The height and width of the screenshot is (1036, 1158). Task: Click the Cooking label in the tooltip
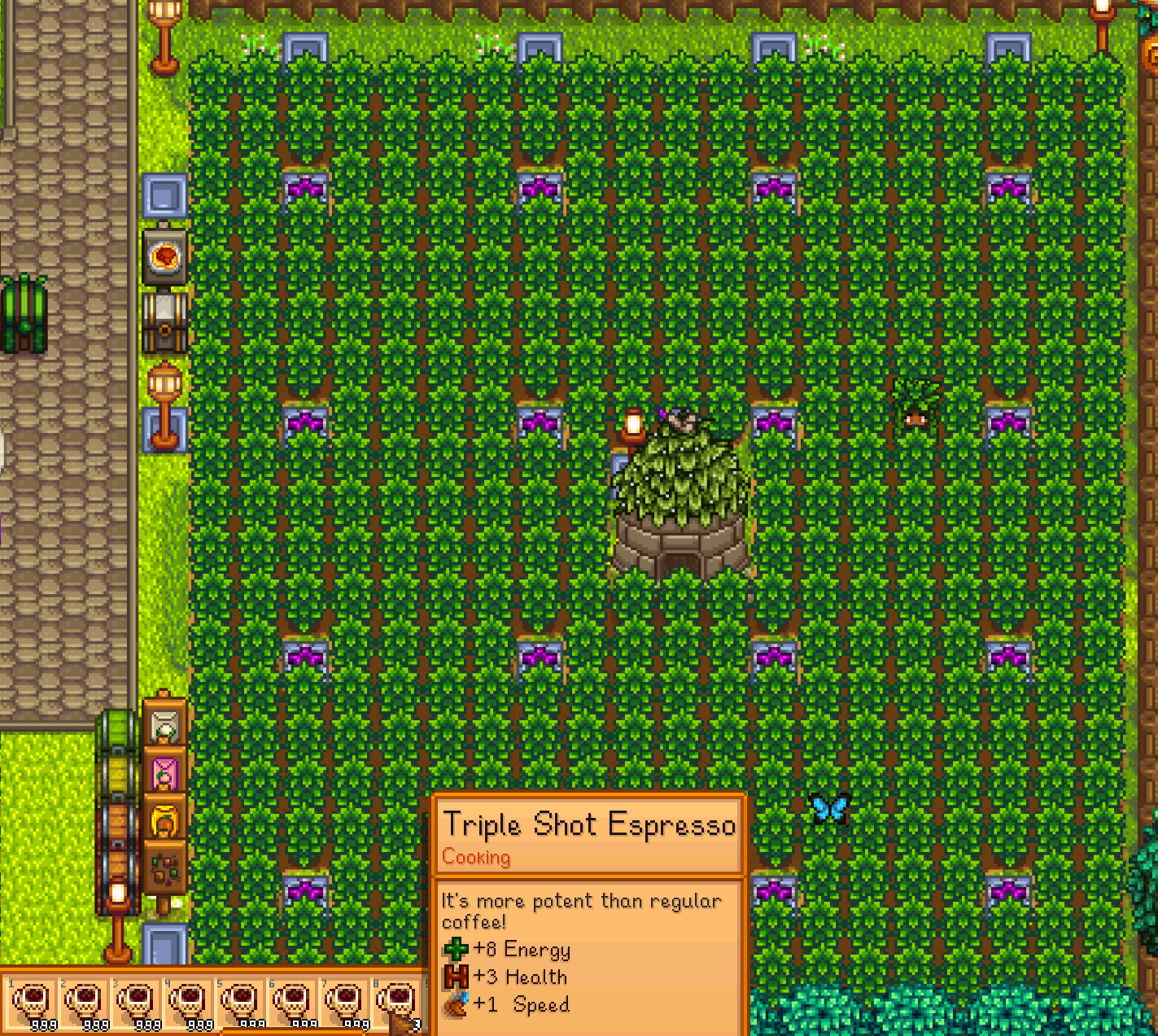point(476,857)
